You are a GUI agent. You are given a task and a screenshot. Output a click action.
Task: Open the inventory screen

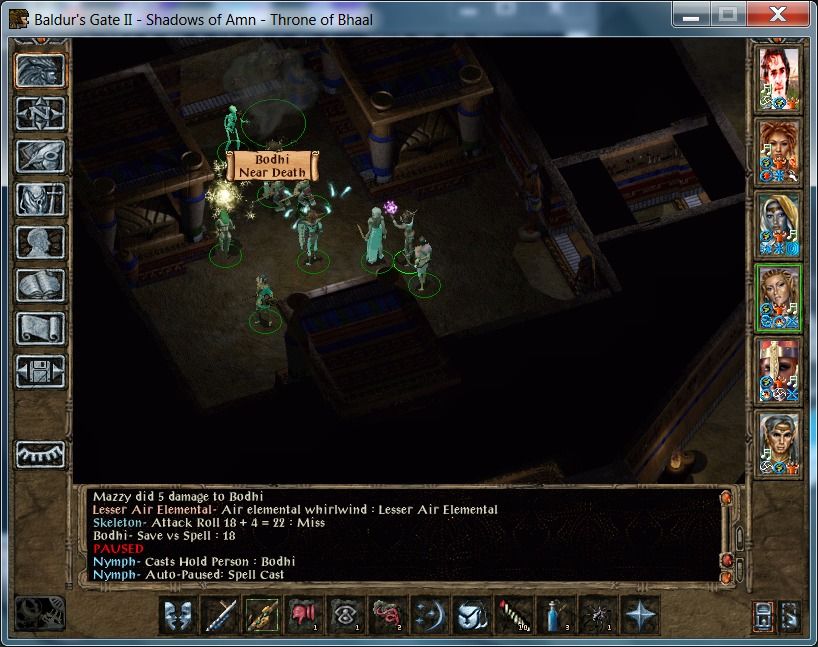pos(41,199)
